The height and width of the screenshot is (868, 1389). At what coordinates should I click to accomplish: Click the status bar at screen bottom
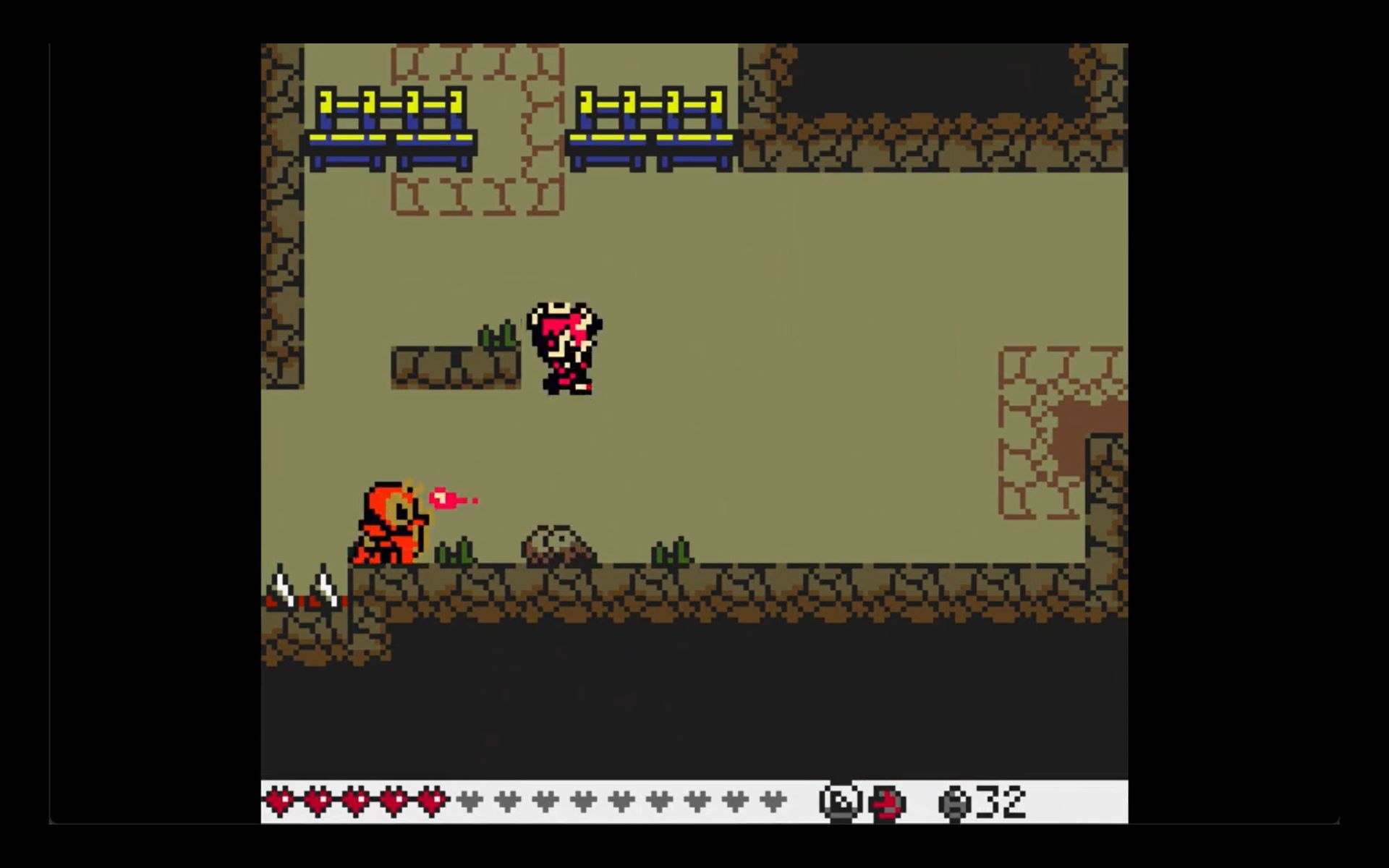(x=694, y=800)
